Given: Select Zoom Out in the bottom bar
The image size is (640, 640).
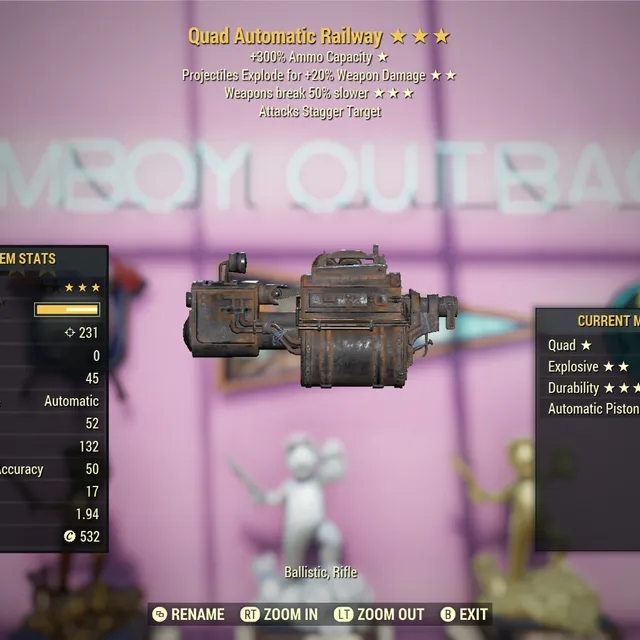Looking at the screenshot, I should pyautogui.click(x=381, y=614).
